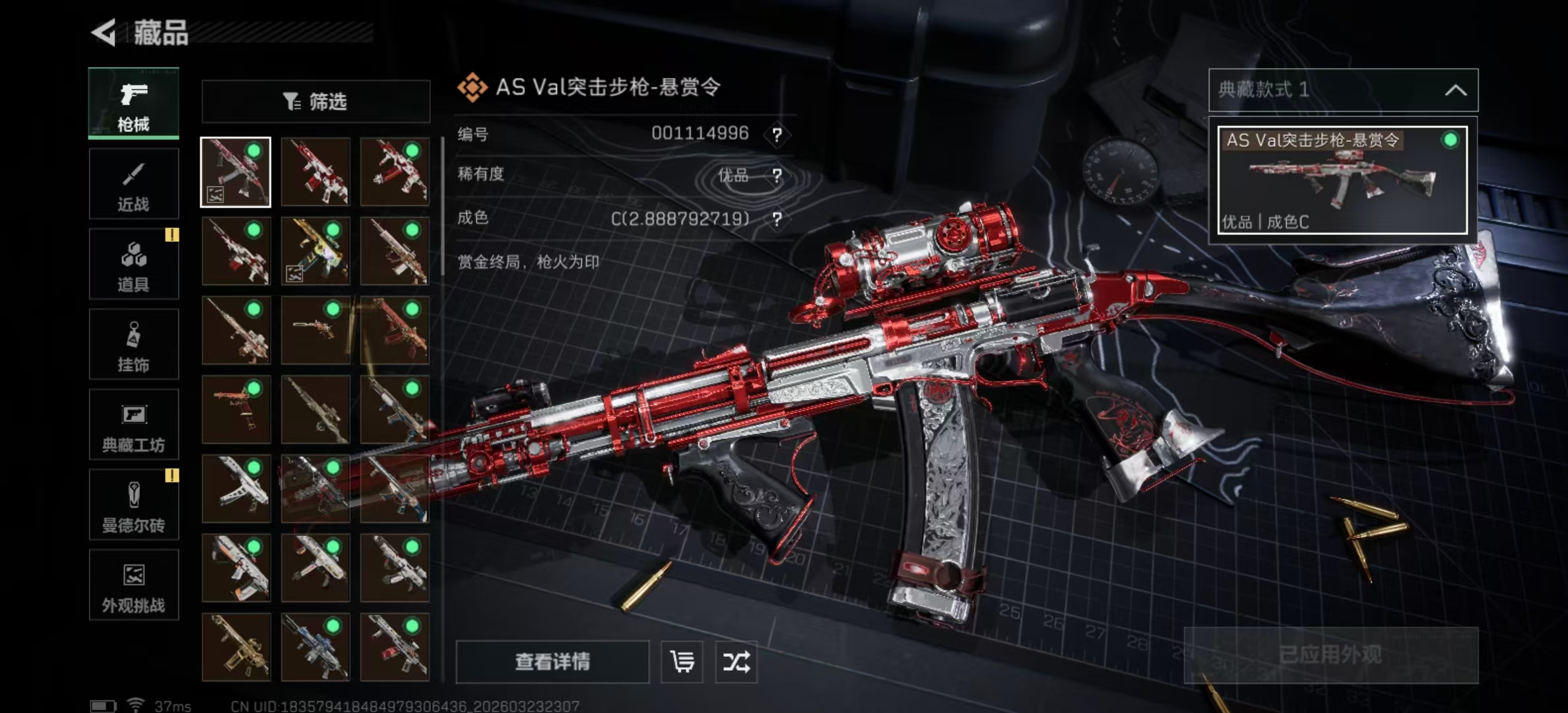Click the 成色 condition help icon
The image size is (1568, 713).
coord(777,219)
